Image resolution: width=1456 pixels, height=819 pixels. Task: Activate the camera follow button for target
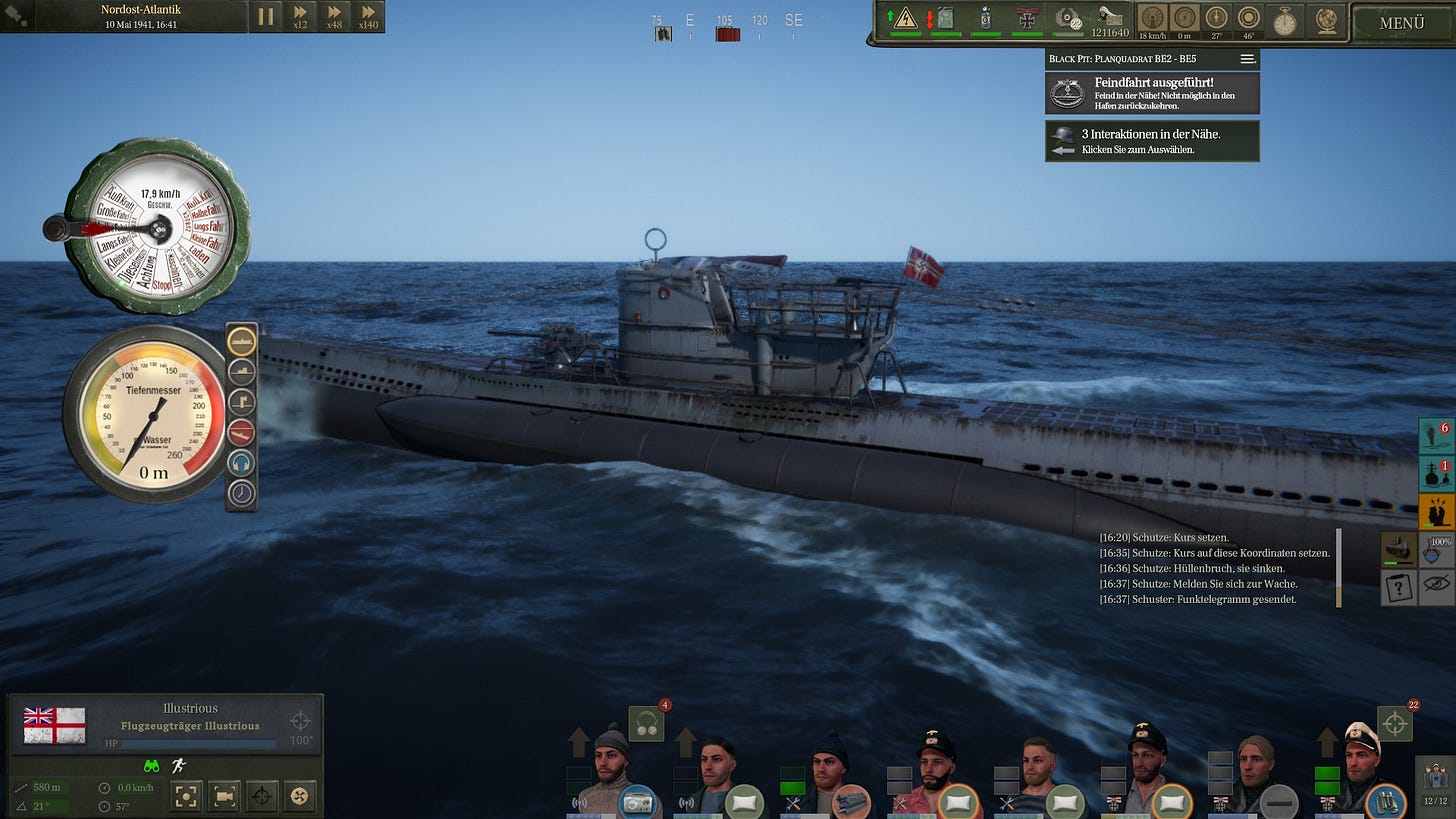coord(224,796)
